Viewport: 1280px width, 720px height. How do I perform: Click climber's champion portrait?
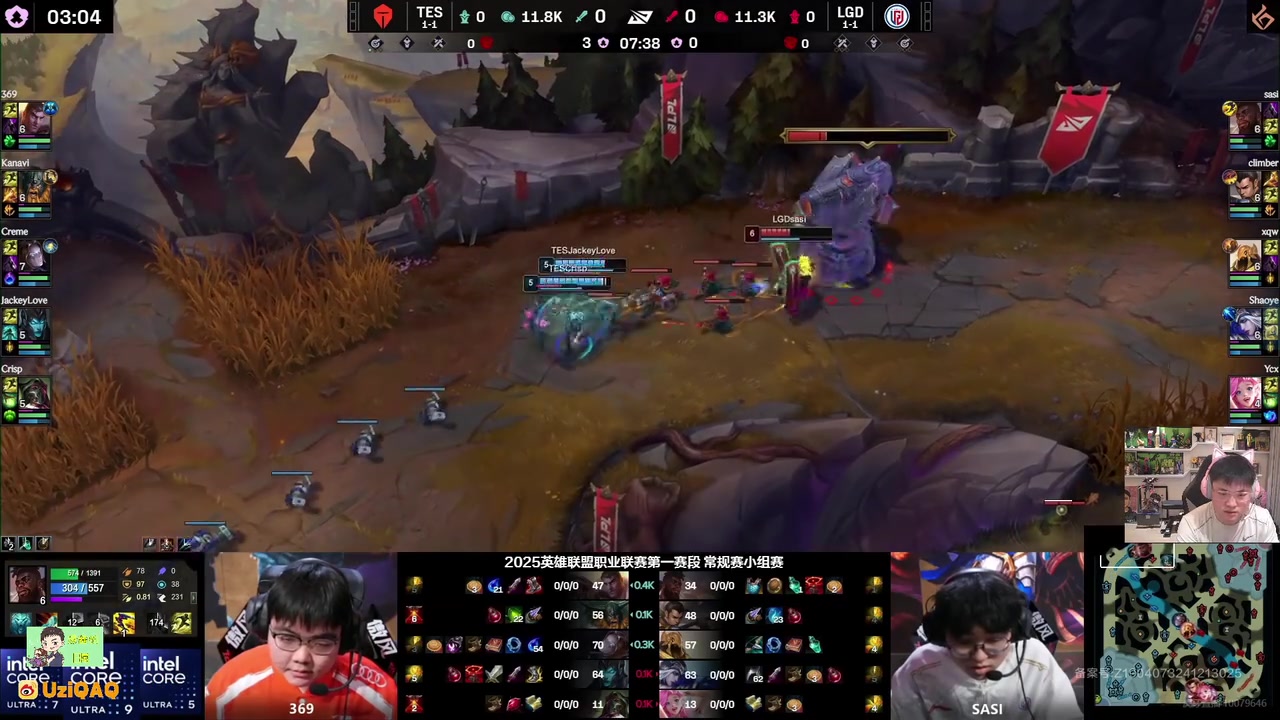[1245, 187]
